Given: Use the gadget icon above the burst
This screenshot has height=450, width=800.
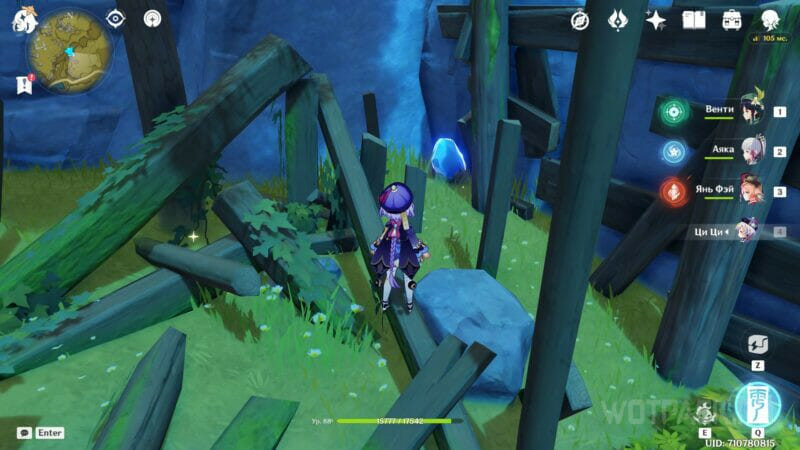Looking at the screenshot, I should click(x=757, y=344).
